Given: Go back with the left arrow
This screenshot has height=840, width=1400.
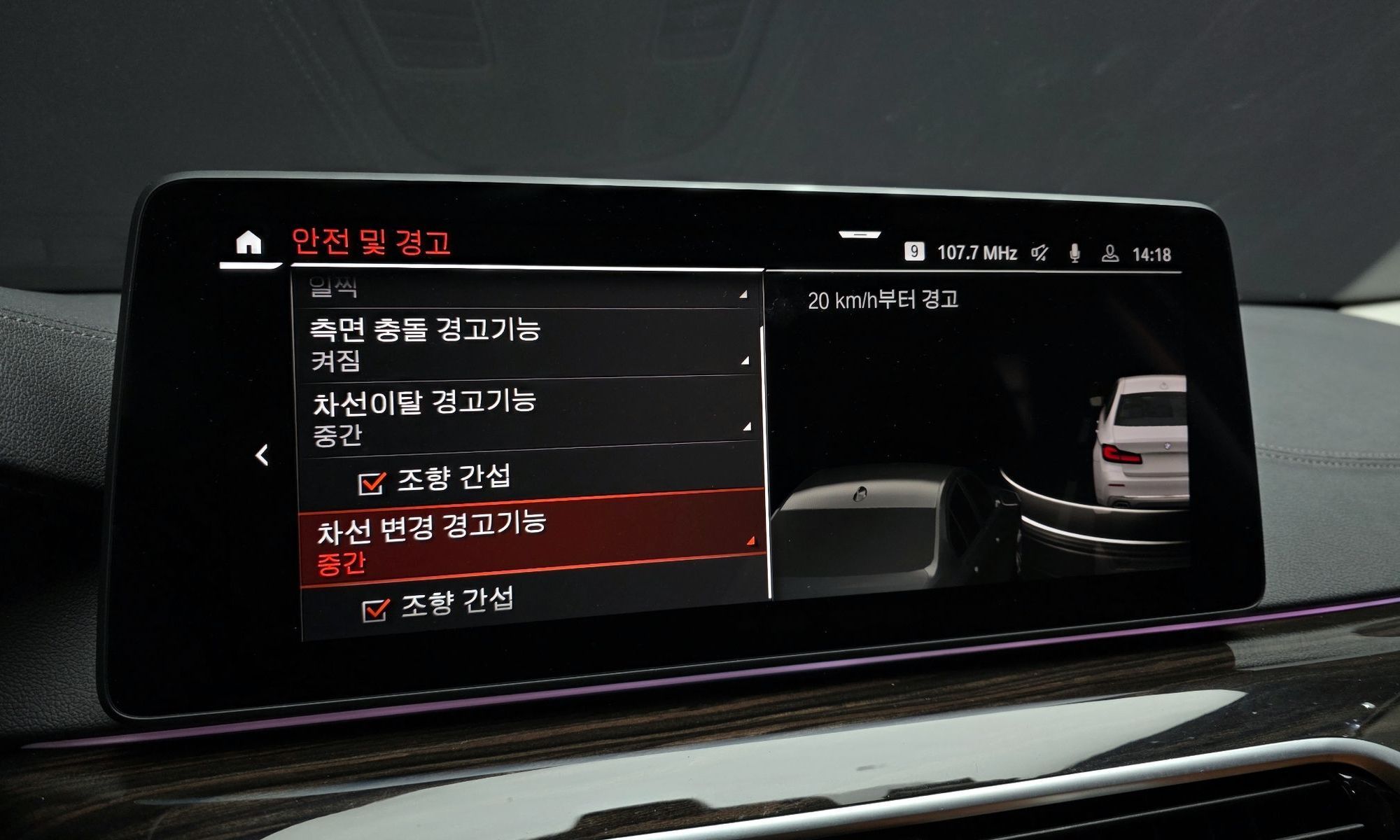Looking at the screenshot, I should [262, 455].
